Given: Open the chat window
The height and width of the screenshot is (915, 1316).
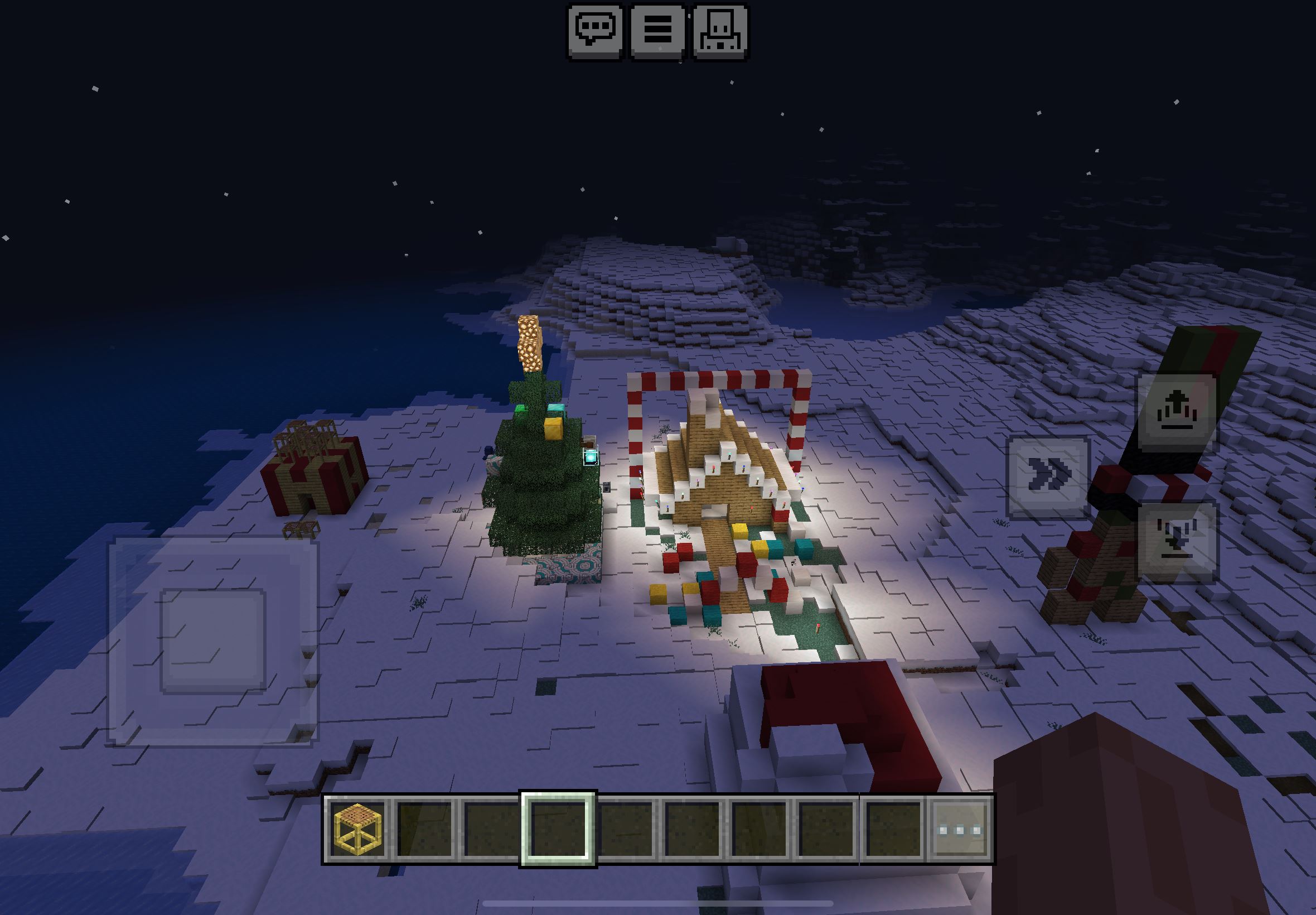Looking at the screenshot, I should click(x=595, y=31).
